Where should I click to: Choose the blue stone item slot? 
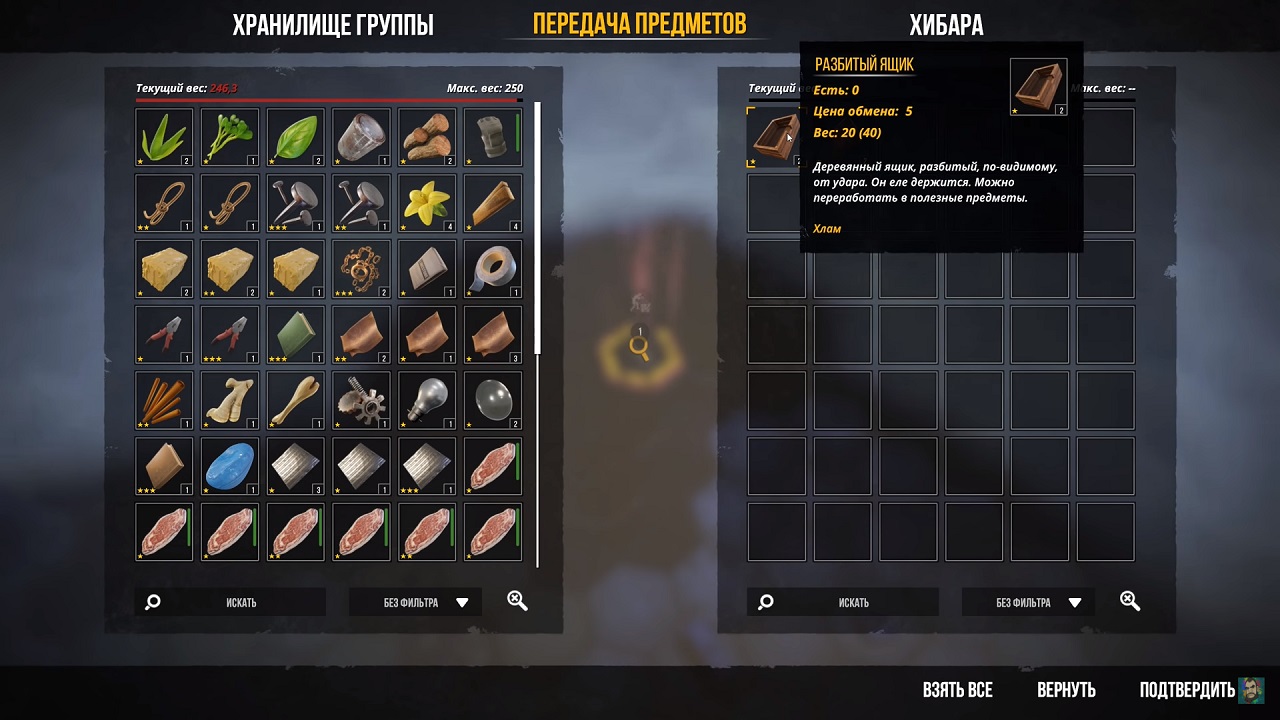[x=230, y=467]
